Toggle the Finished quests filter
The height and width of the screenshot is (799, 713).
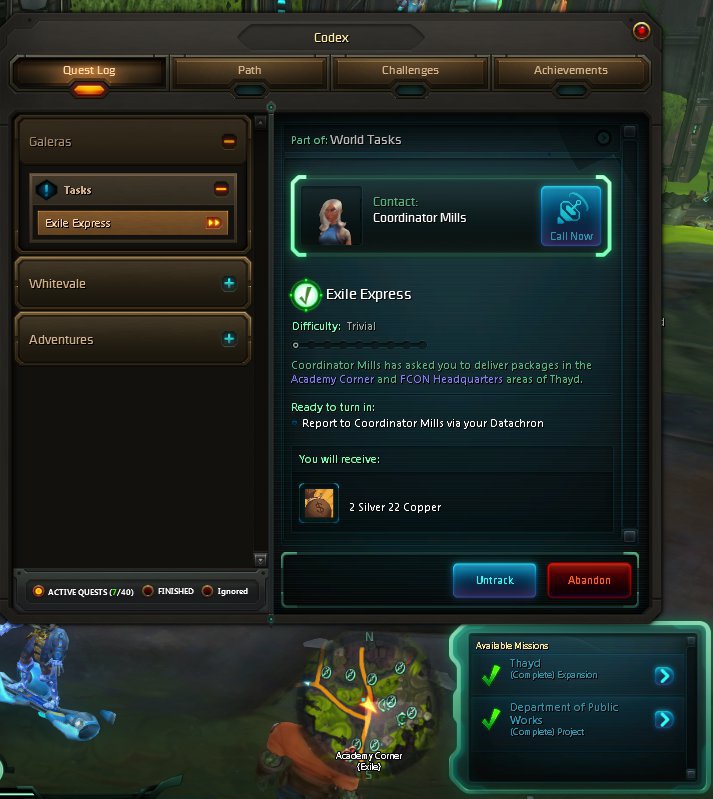coord(147,591)
